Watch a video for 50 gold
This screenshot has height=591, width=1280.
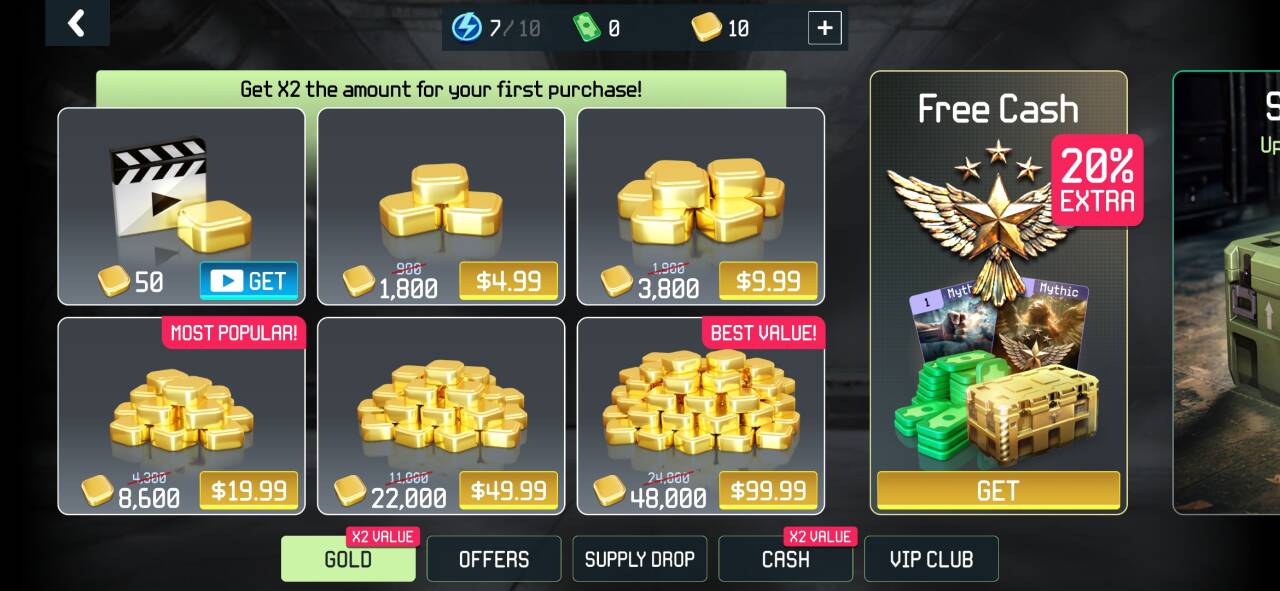pyautogui.click(x=249, y=281)
